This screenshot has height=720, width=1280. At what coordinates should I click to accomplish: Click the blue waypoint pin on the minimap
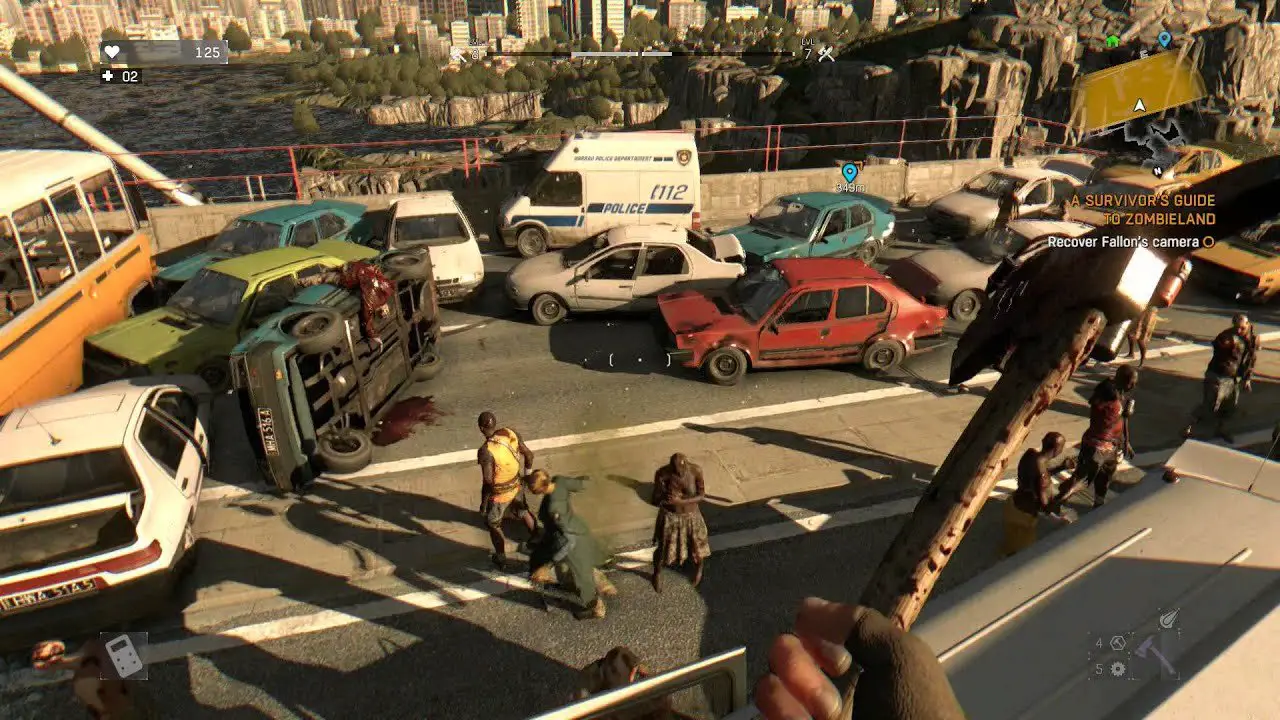coord(1164,39)
